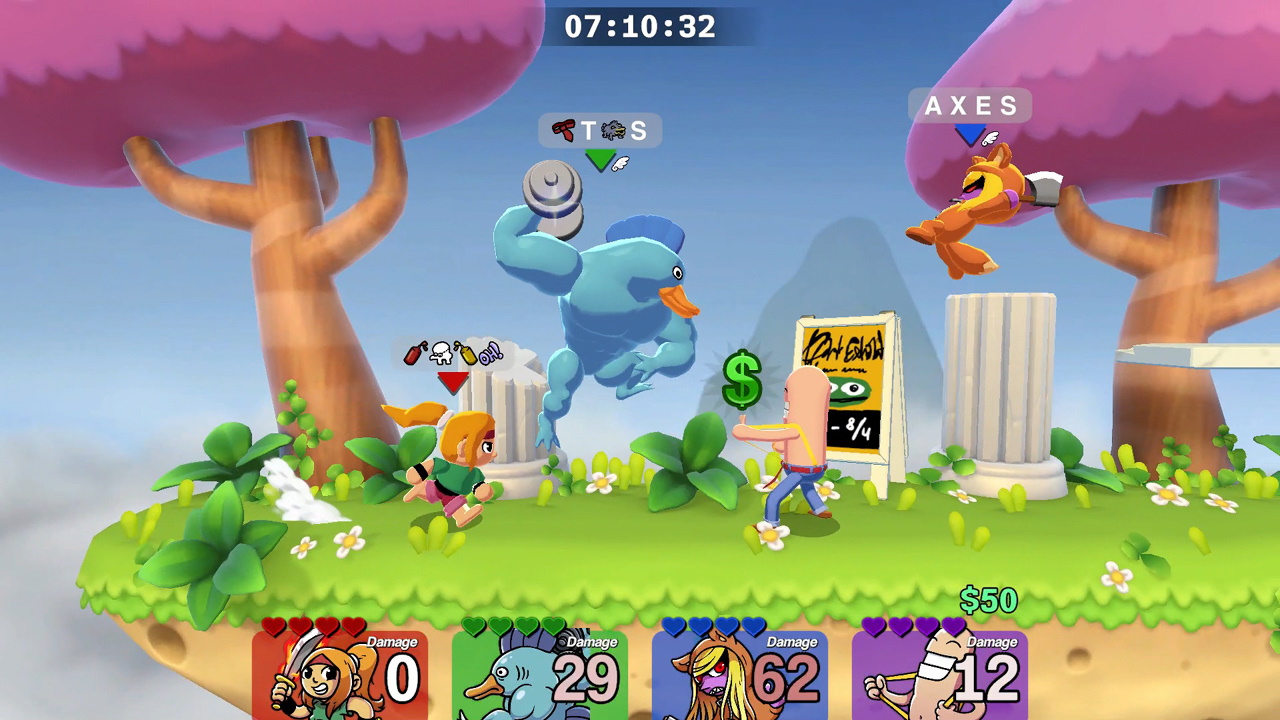Image resolution: width=1280 pixels, height=720 pixels.
Task: Click the T-S player nametag
Action: click(599, 131)
